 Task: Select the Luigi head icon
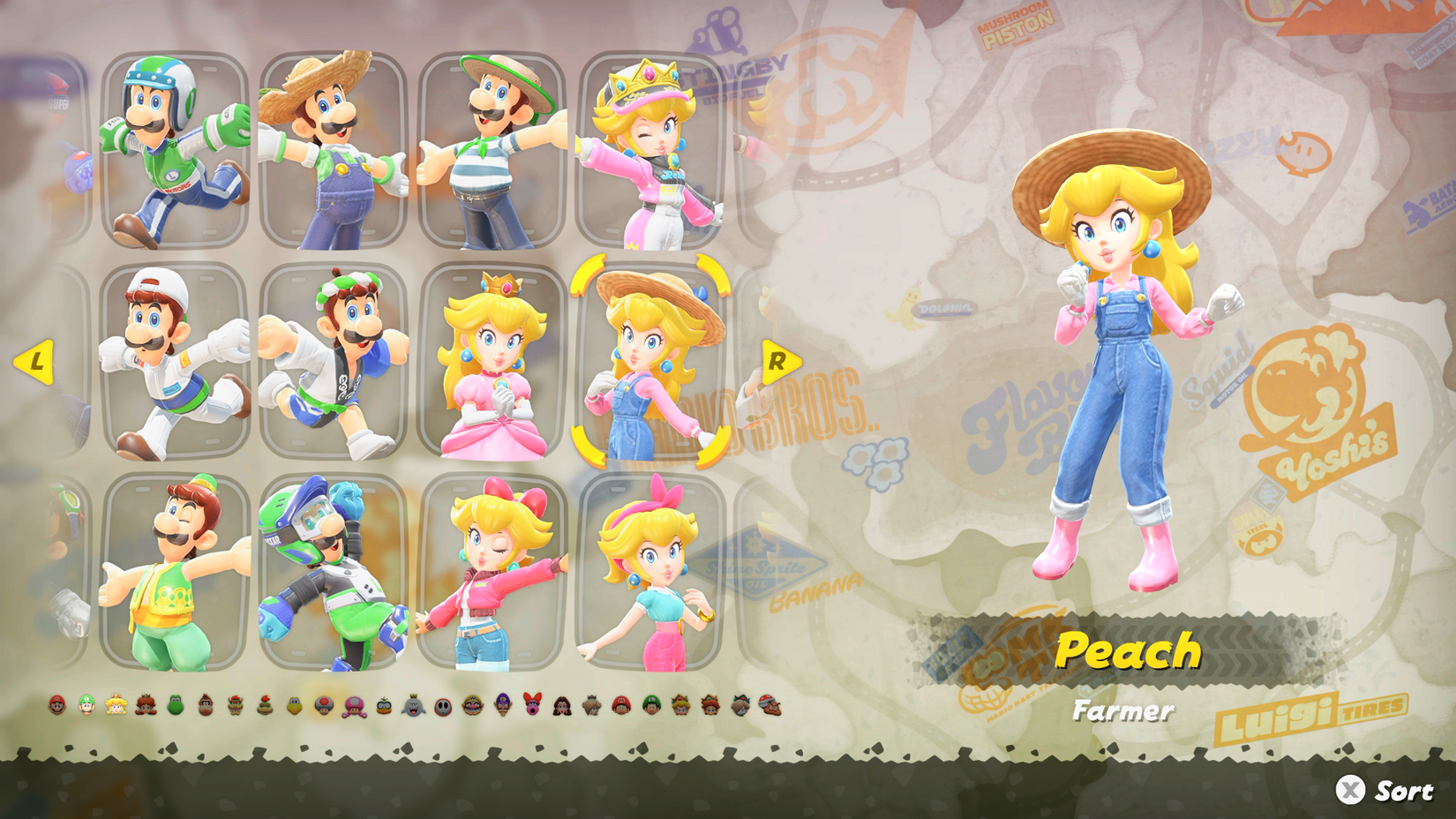click(x=86, y=706)
